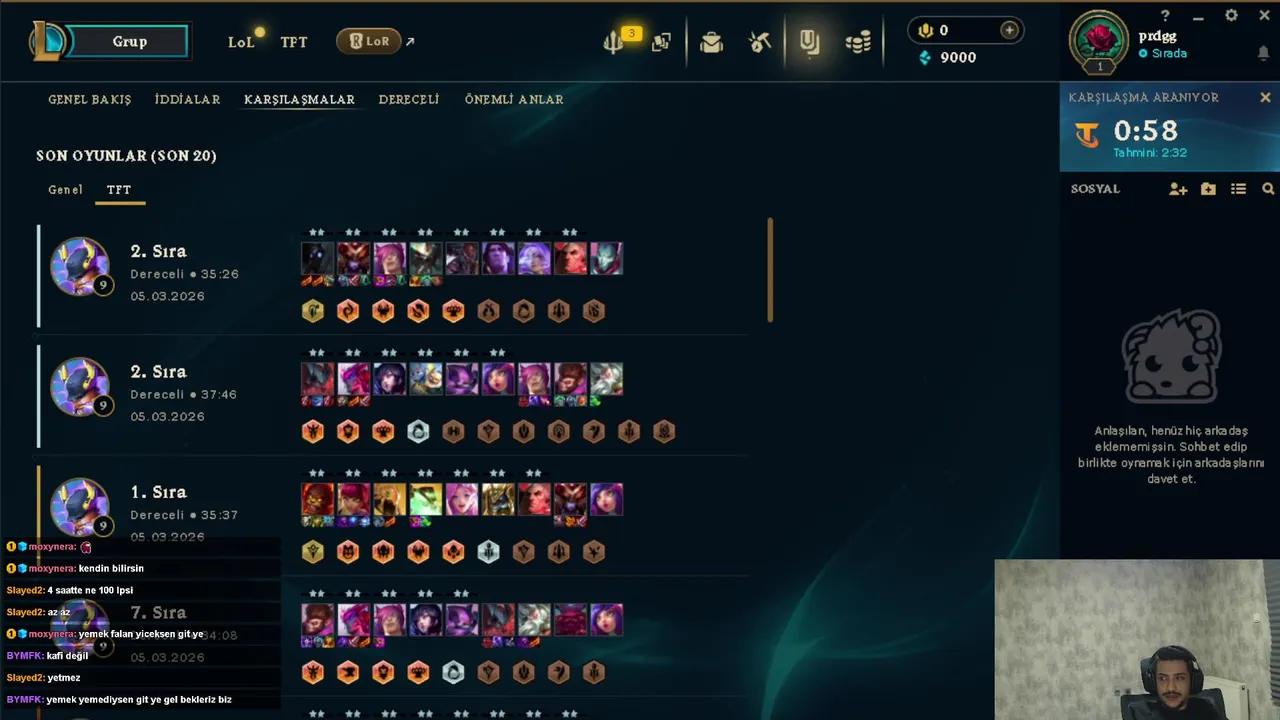Cancel the KARŞILAŞMA ARANIYOR queue search
1280x720 pixels.
click(1264, 97)
